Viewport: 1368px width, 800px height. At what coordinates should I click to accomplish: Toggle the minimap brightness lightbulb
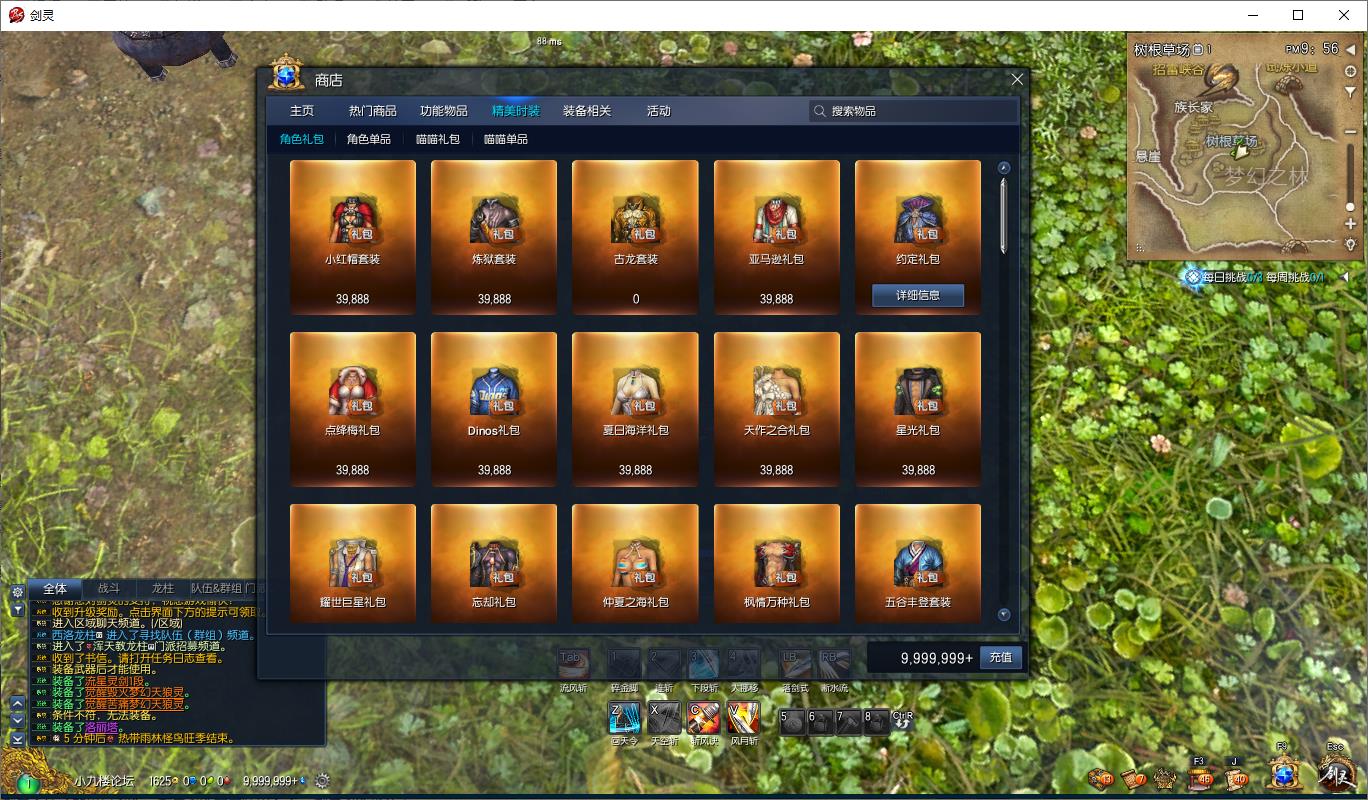[1350, 243]
